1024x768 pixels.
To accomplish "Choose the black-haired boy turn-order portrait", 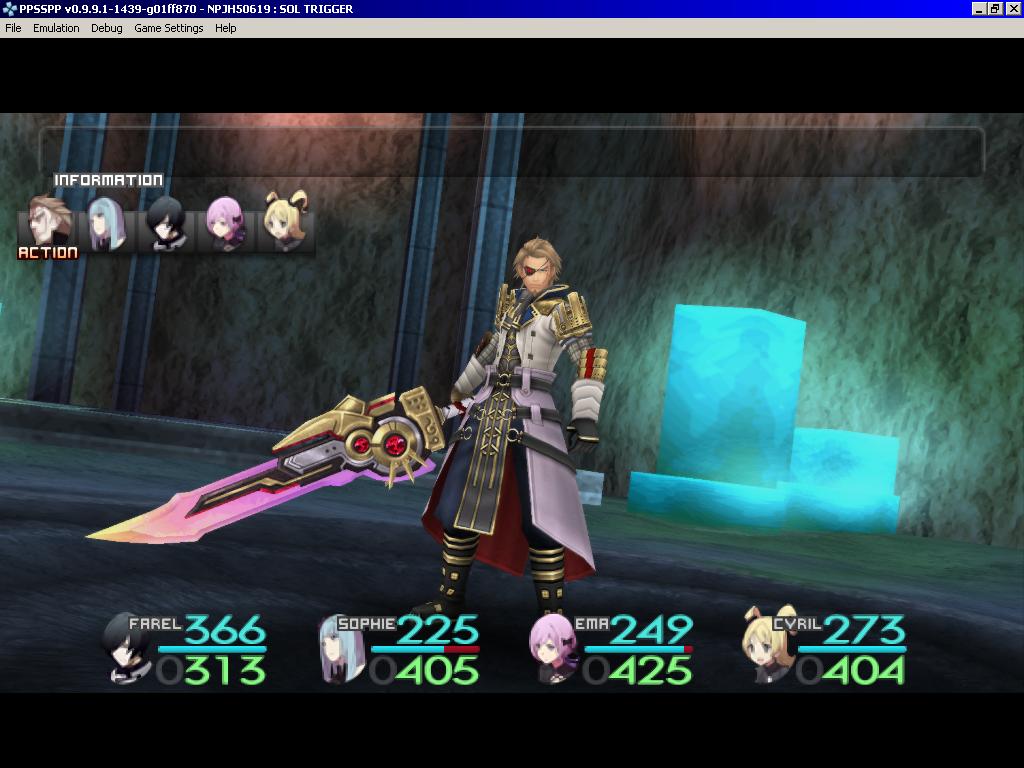I will coord(165,224).
